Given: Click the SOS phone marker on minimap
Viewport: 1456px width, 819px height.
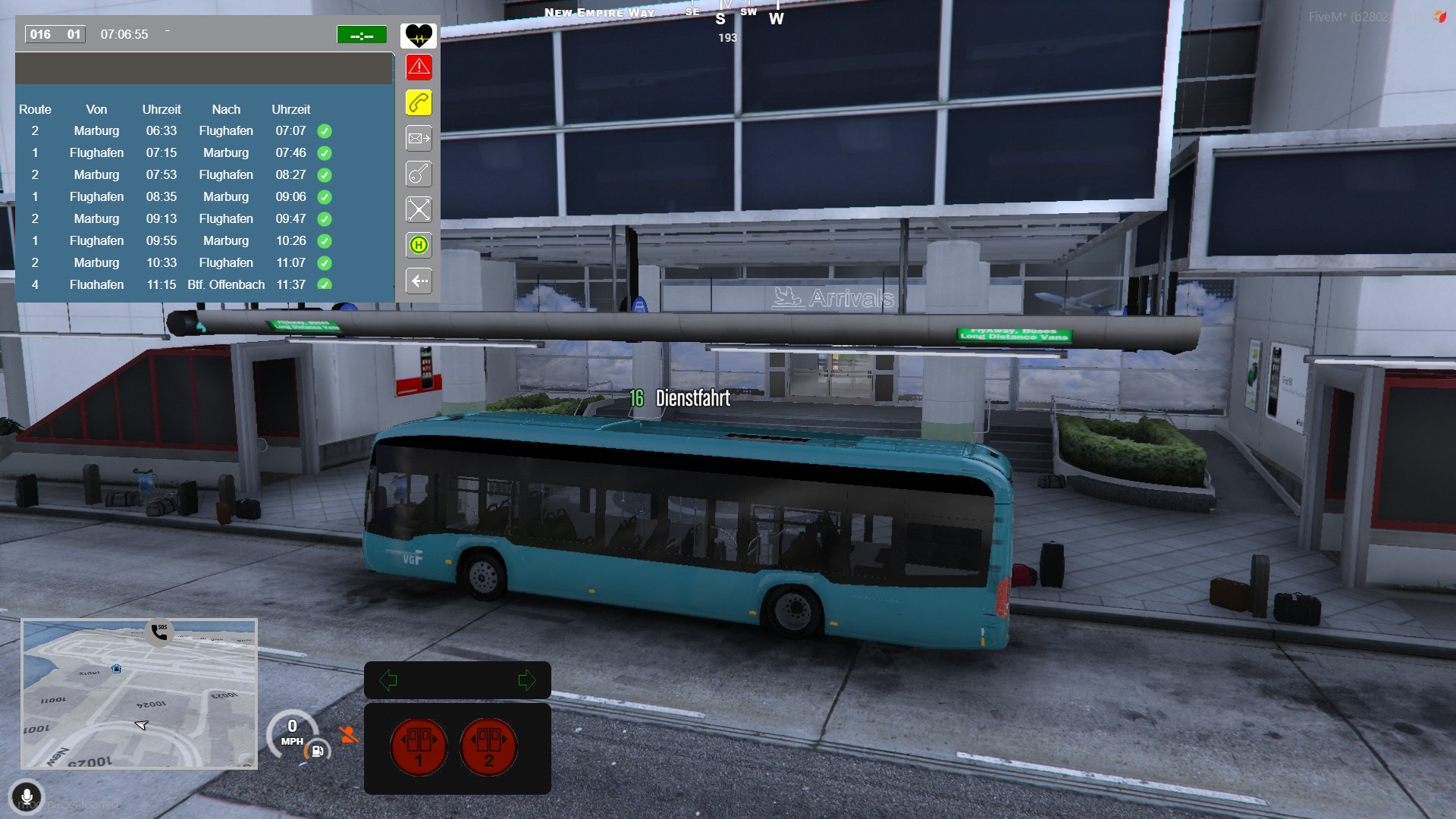Looking at the screenshot, I should point(159,632).
